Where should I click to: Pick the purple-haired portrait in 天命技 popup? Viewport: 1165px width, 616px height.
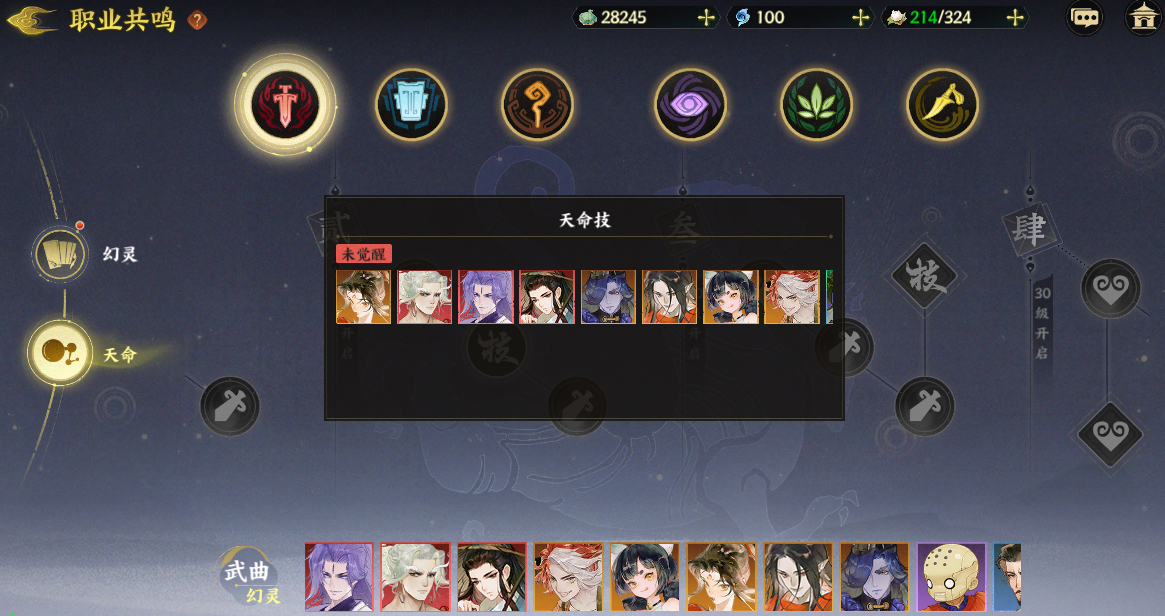(486, 297)
